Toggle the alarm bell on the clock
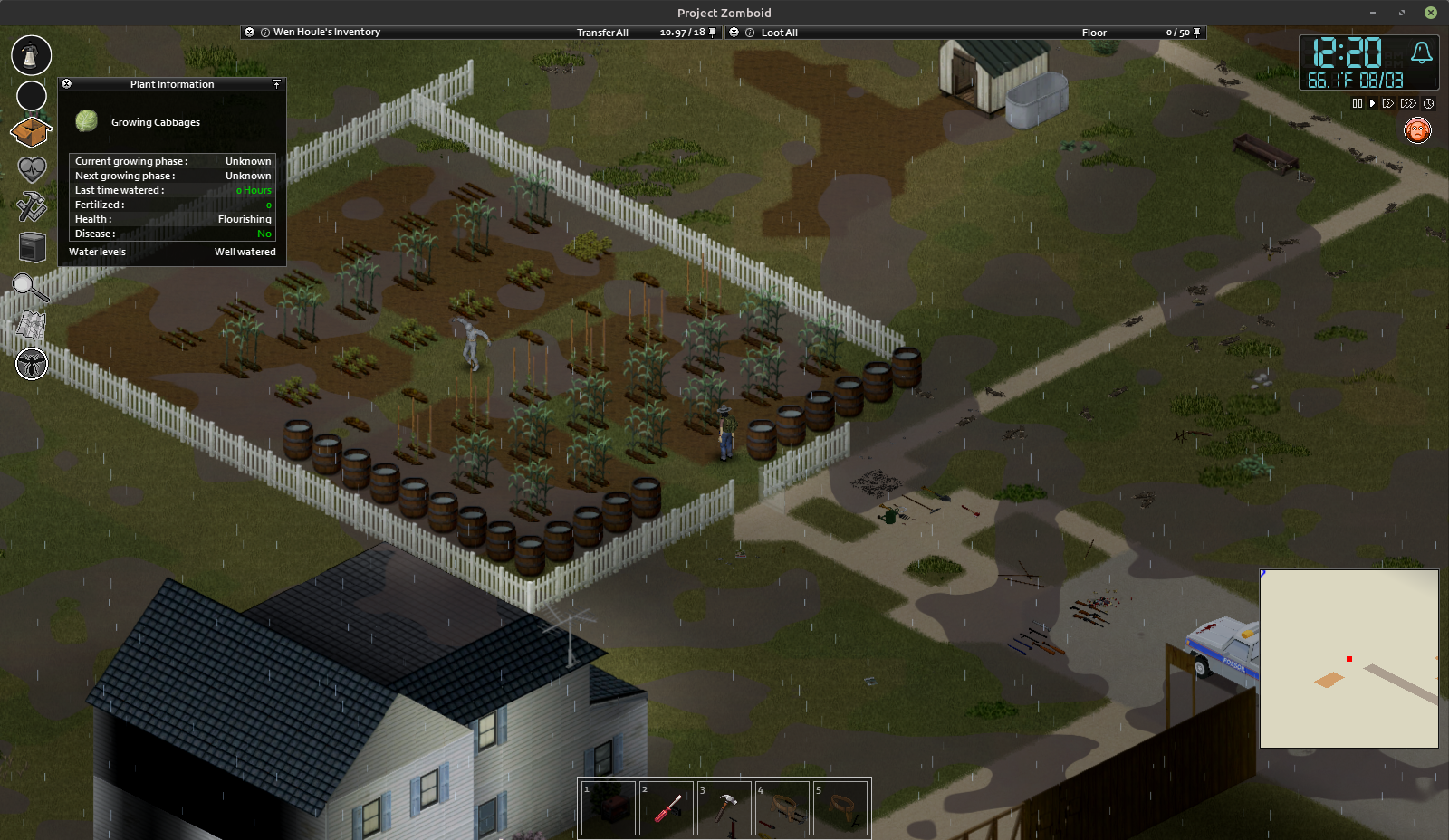The image size is (1449, 840). [1421, 53]
